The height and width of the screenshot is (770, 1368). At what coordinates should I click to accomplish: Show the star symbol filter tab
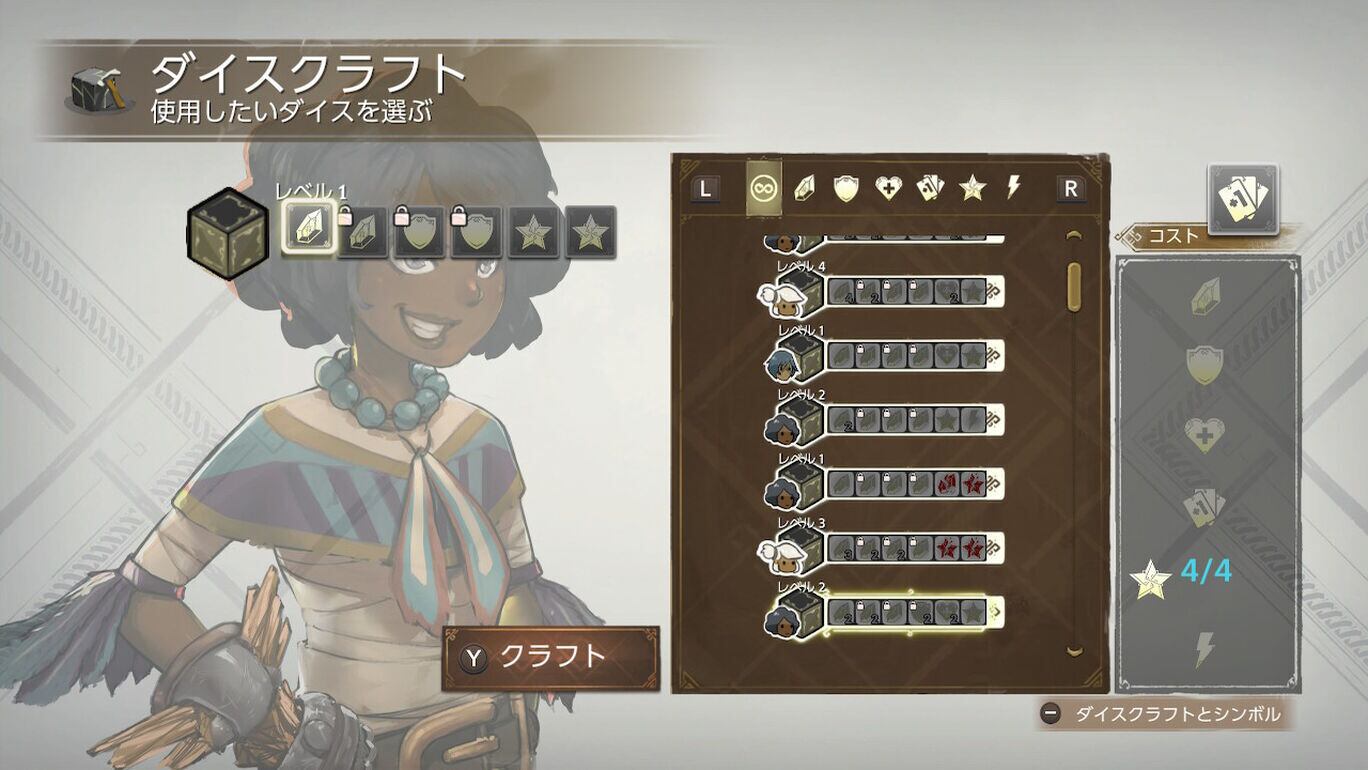[x=972, y=188]
